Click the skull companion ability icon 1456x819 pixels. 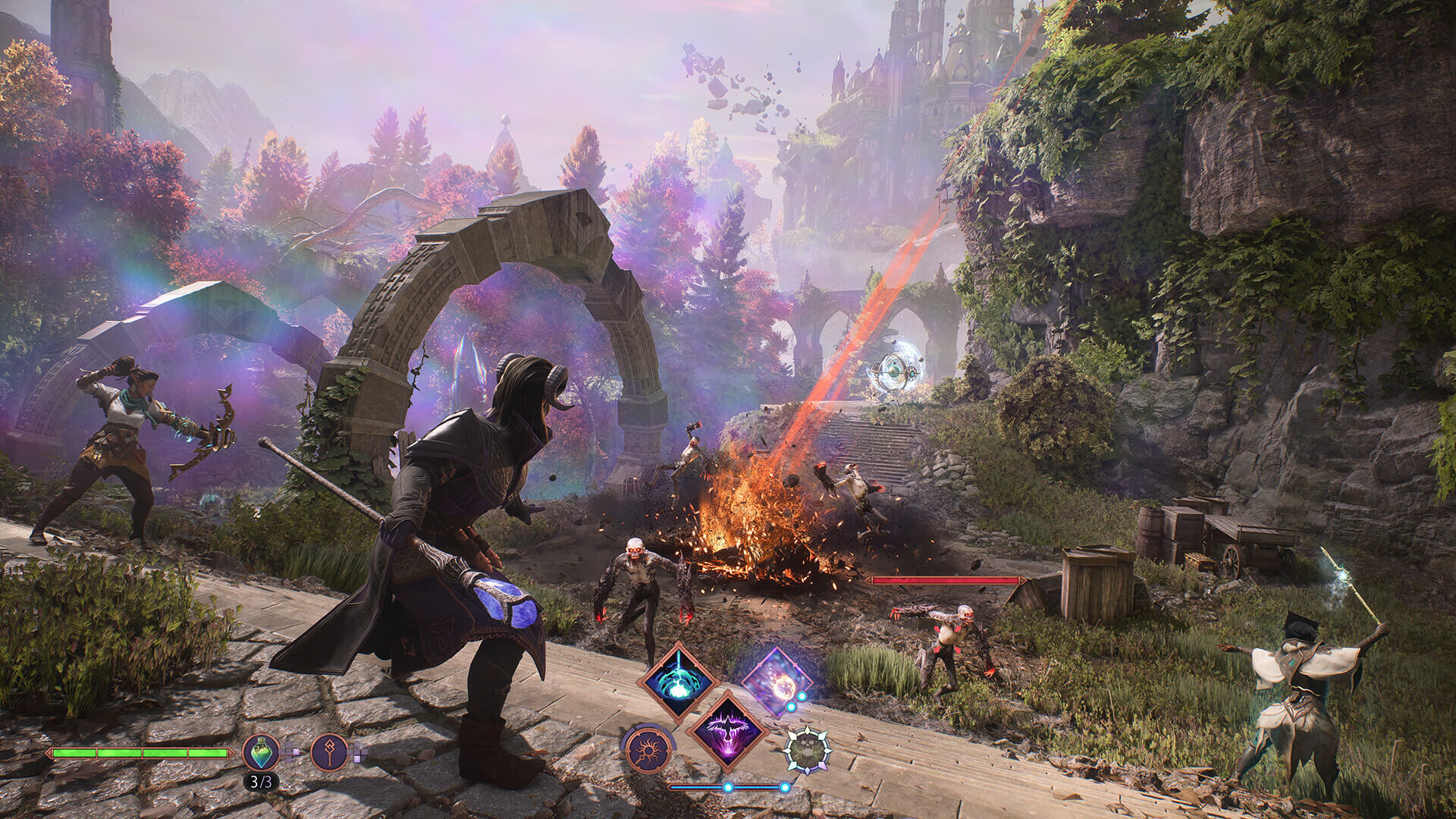[x=808, y=750]
